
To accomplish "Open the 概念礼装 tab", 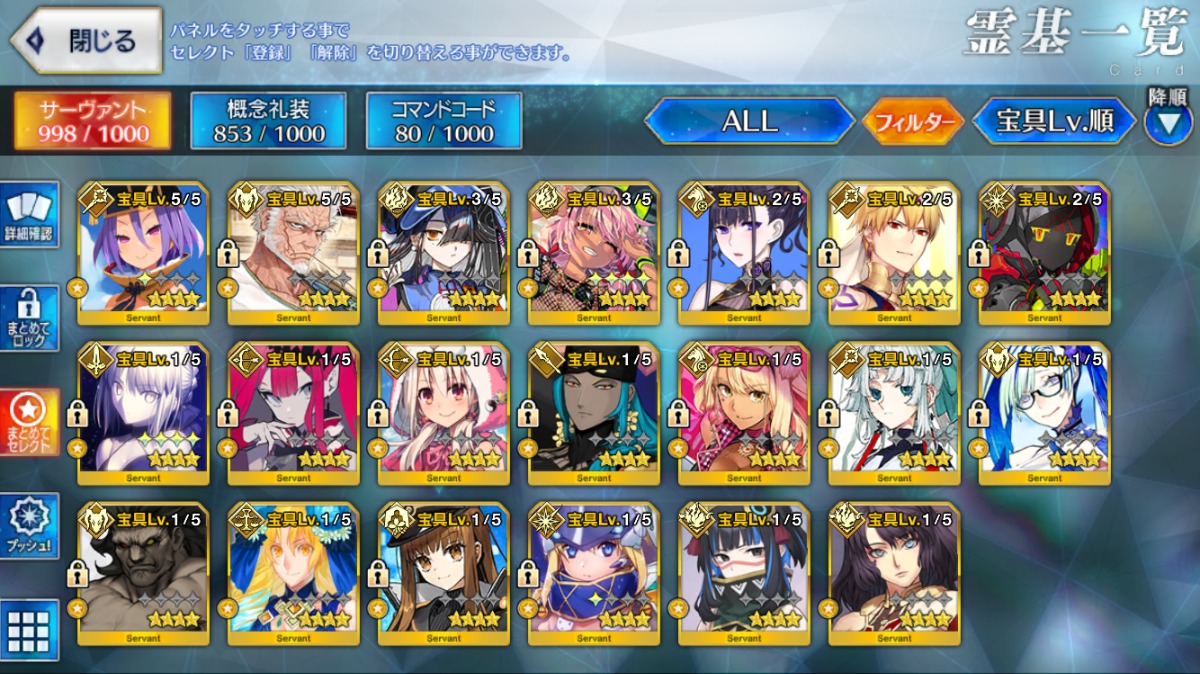I will (x=268, y=122).
